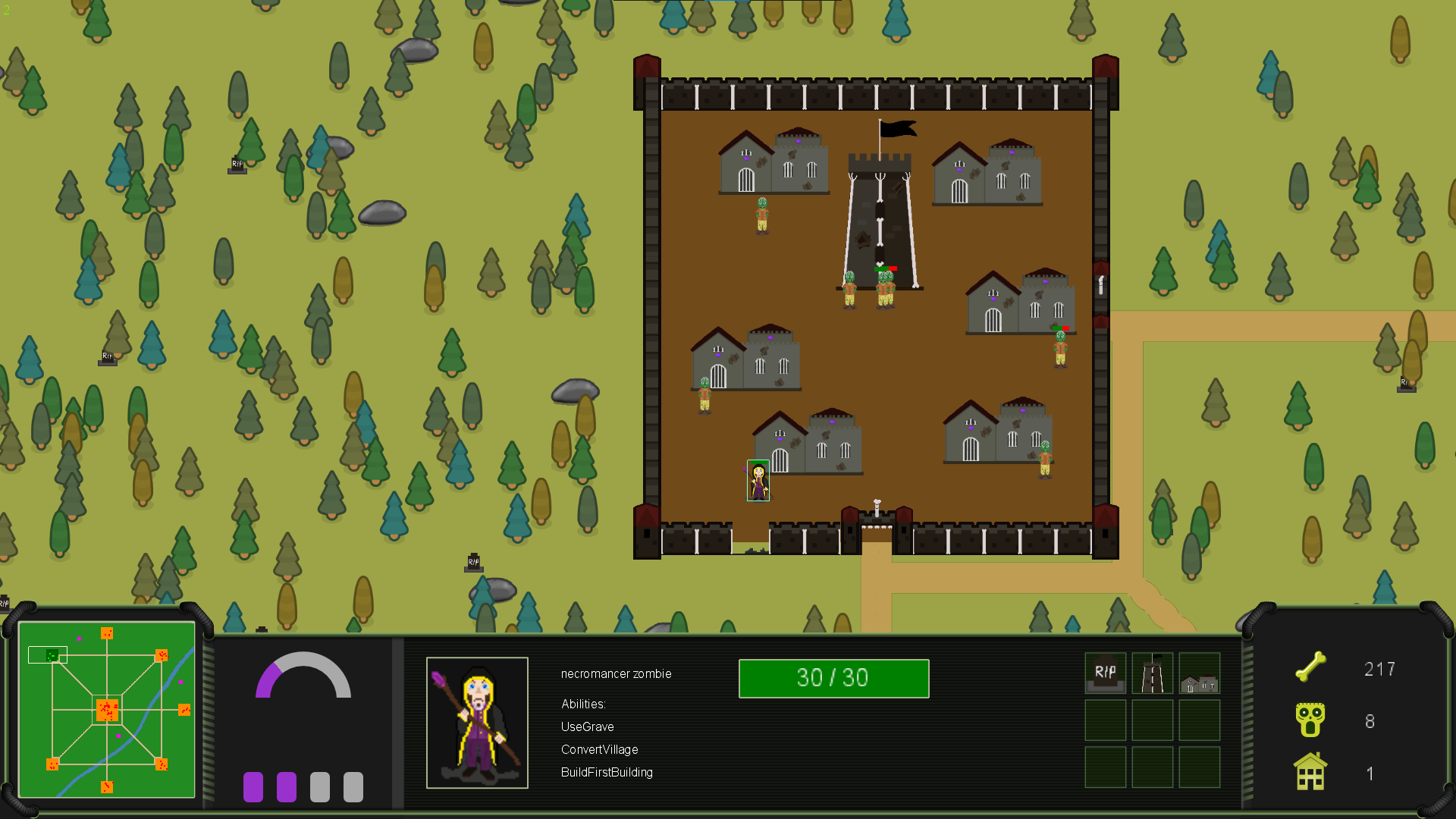Select the dark tower build icon

pos(1152,673)
